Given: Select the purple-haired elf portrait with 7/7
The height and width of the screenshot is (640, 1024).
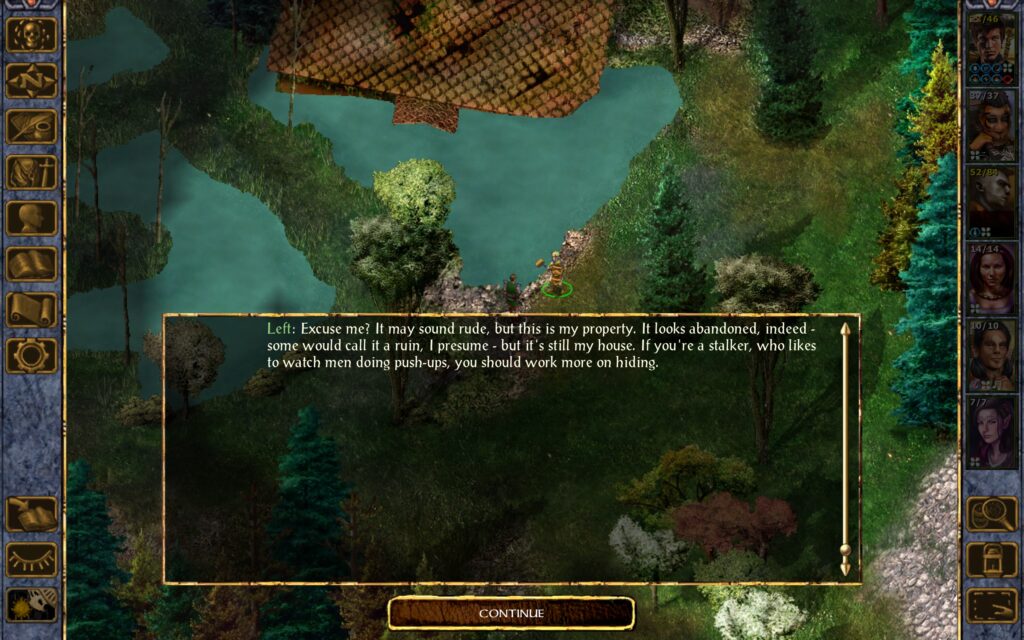Looking at the screenshot, I should click(x=991, y=432).
